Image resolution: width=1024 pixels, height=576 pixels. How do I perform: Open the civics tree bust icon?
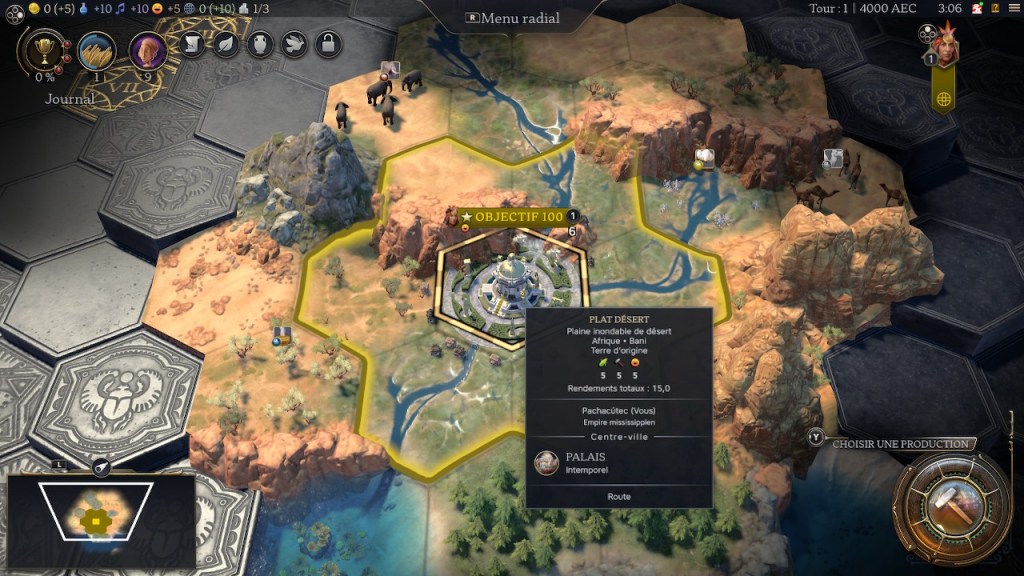pos(148,50)
